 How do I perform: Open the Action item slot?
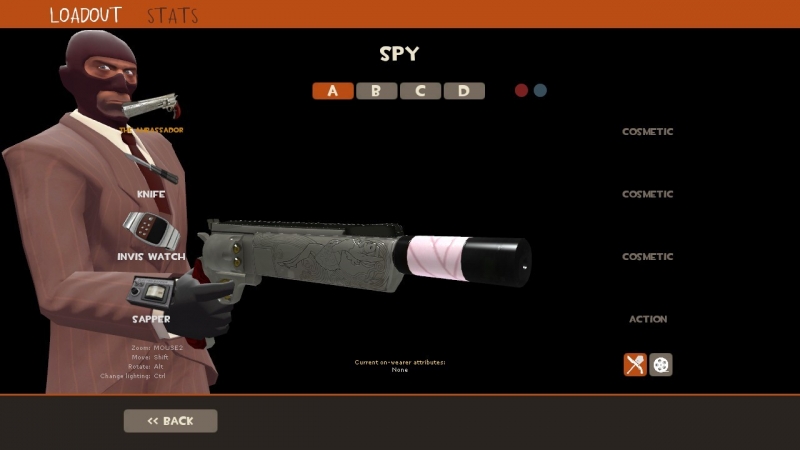tap(648, 319)
